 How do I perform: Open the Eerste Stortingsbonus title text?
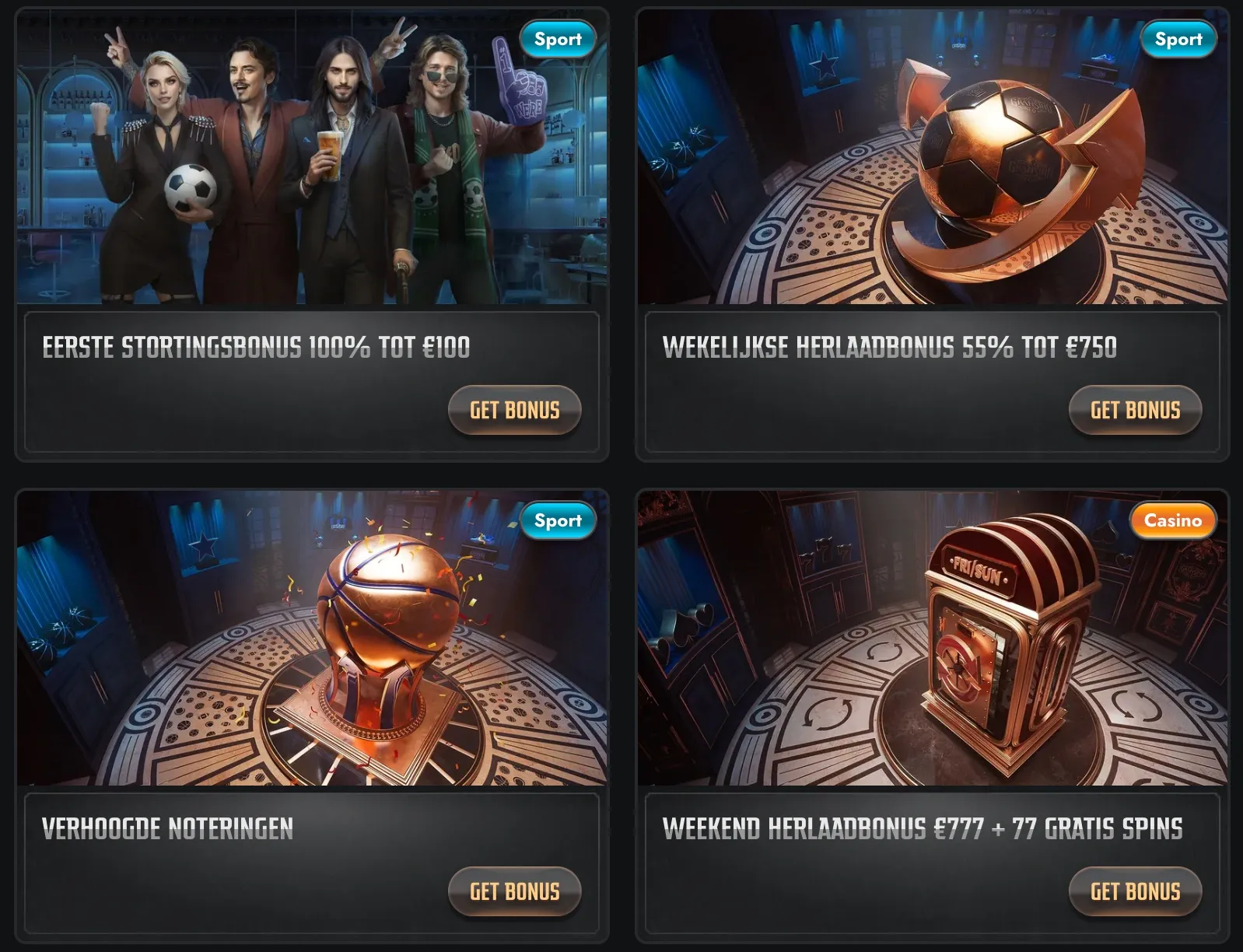256,347
